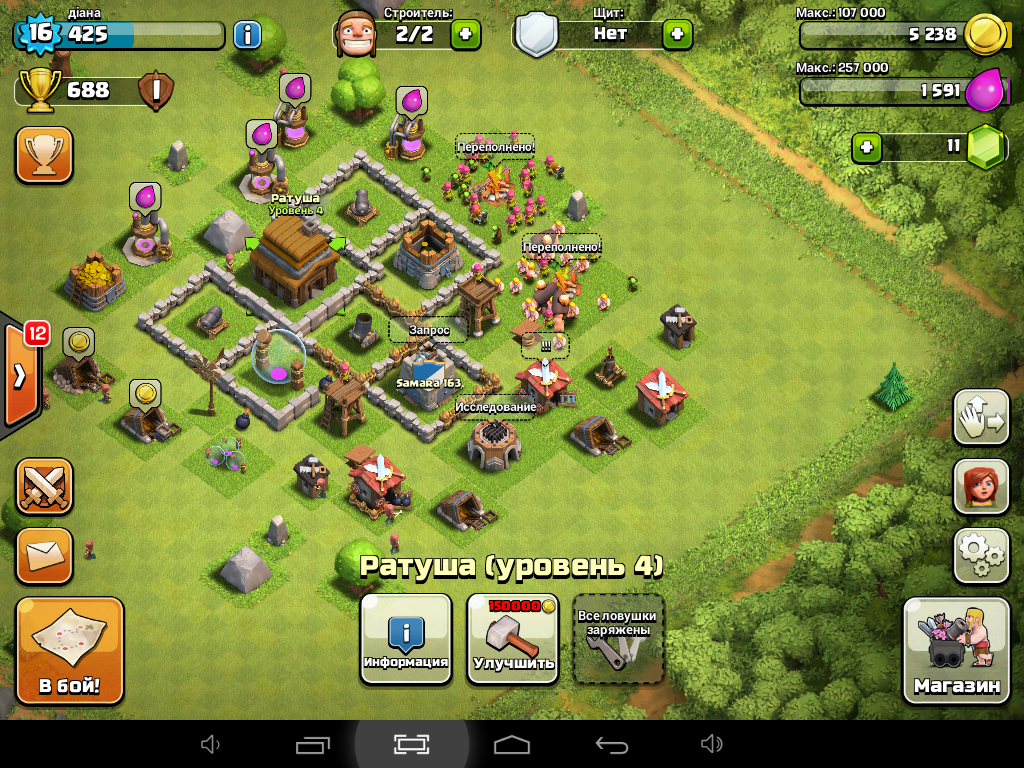Tap the В бой! attack button
The width and height of the screenshot is (1024, 768).
click(x=69, y=651)
